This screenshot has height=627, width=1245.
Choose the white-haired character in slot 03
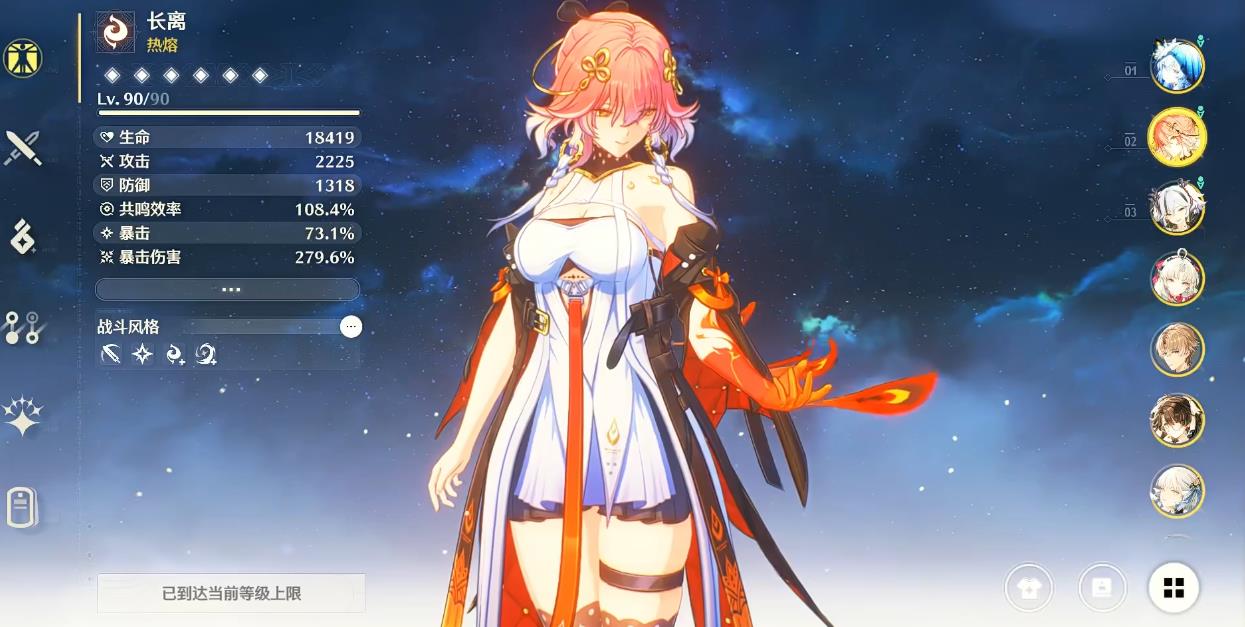point(1176,208)
